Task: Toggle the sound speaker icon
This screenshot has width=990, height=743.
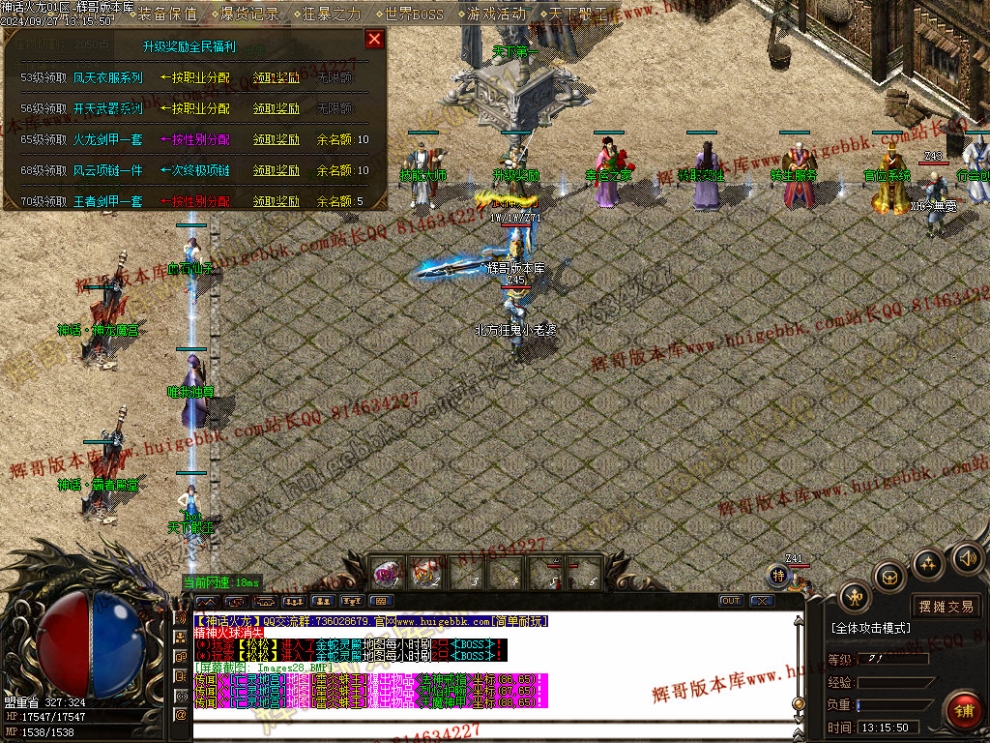Action: 965,556
